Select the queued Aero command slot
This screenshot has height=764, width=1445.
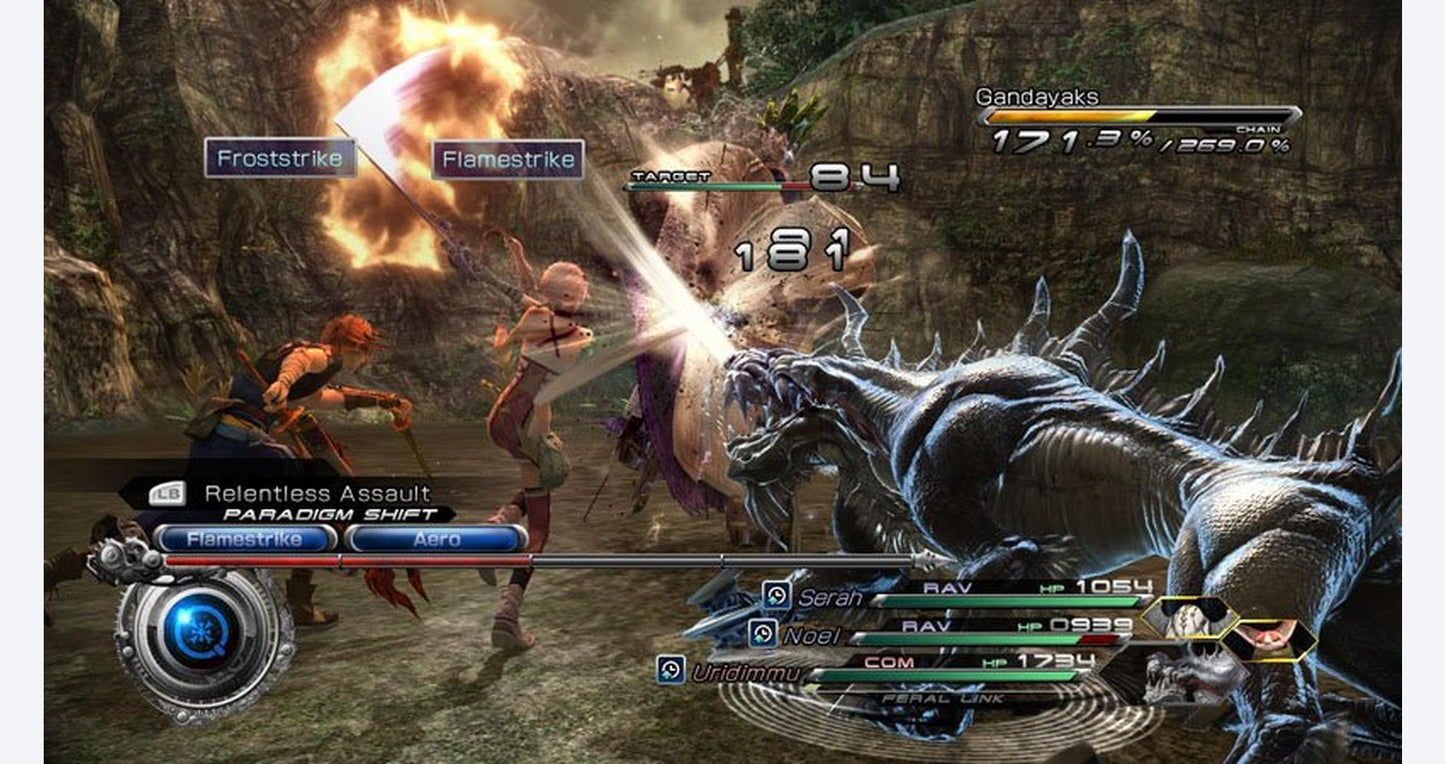click(436, 539)
